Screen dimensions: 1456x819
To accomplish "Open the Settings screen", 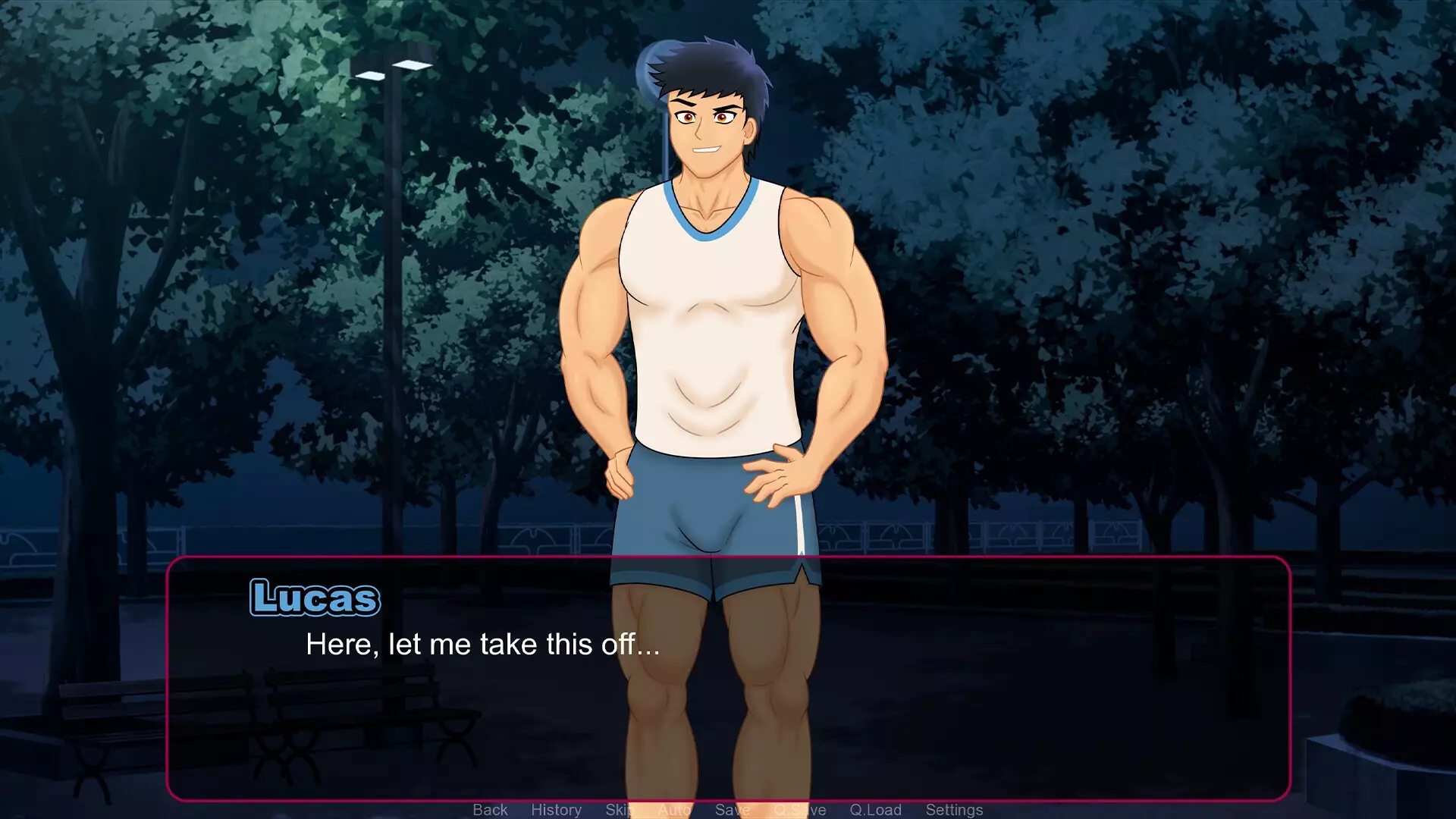I will [954, 809].
